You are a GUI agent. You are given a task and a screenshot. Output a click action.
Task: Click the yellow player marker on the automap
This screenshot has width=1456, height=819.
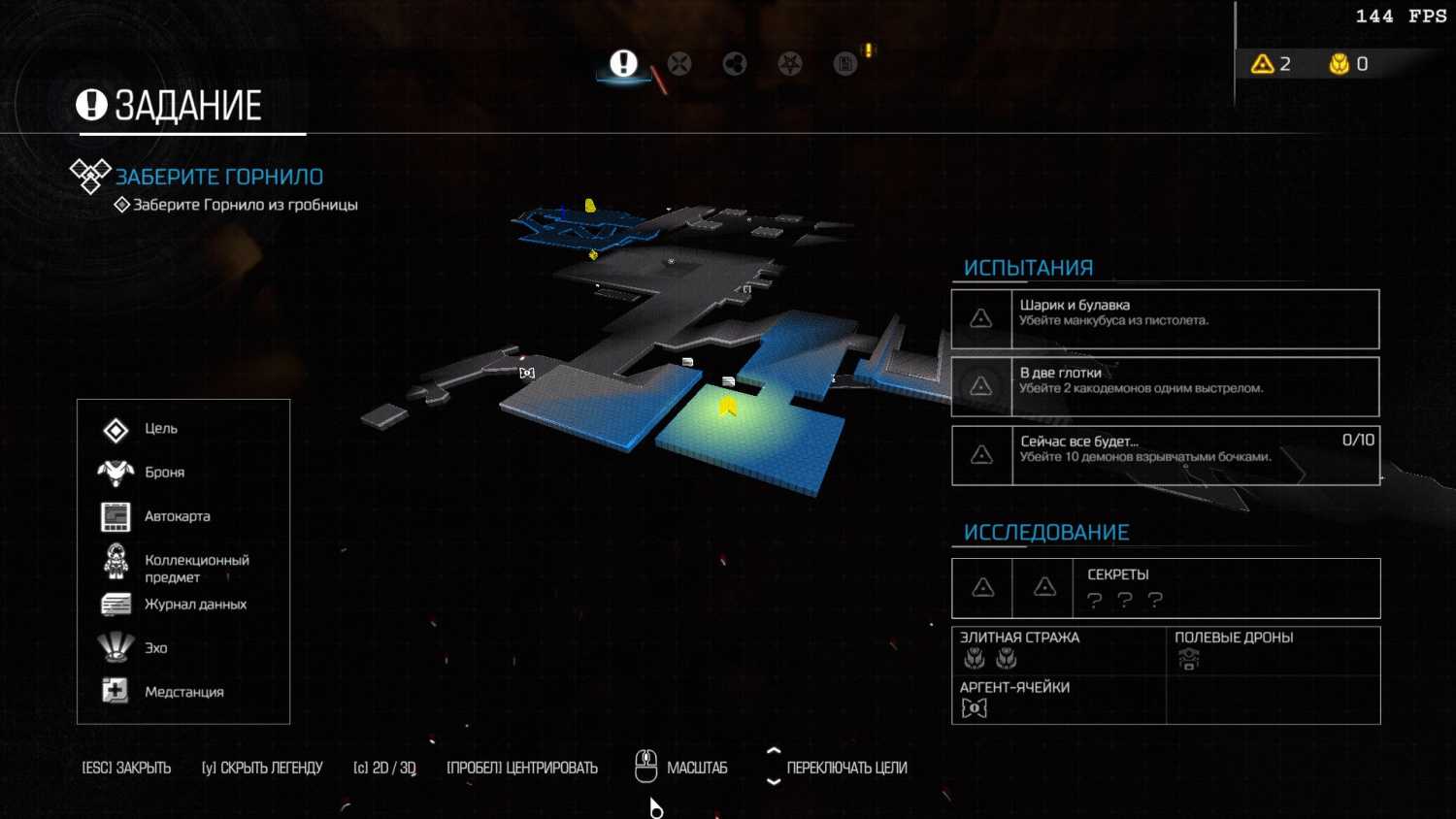tap(727, 406)
